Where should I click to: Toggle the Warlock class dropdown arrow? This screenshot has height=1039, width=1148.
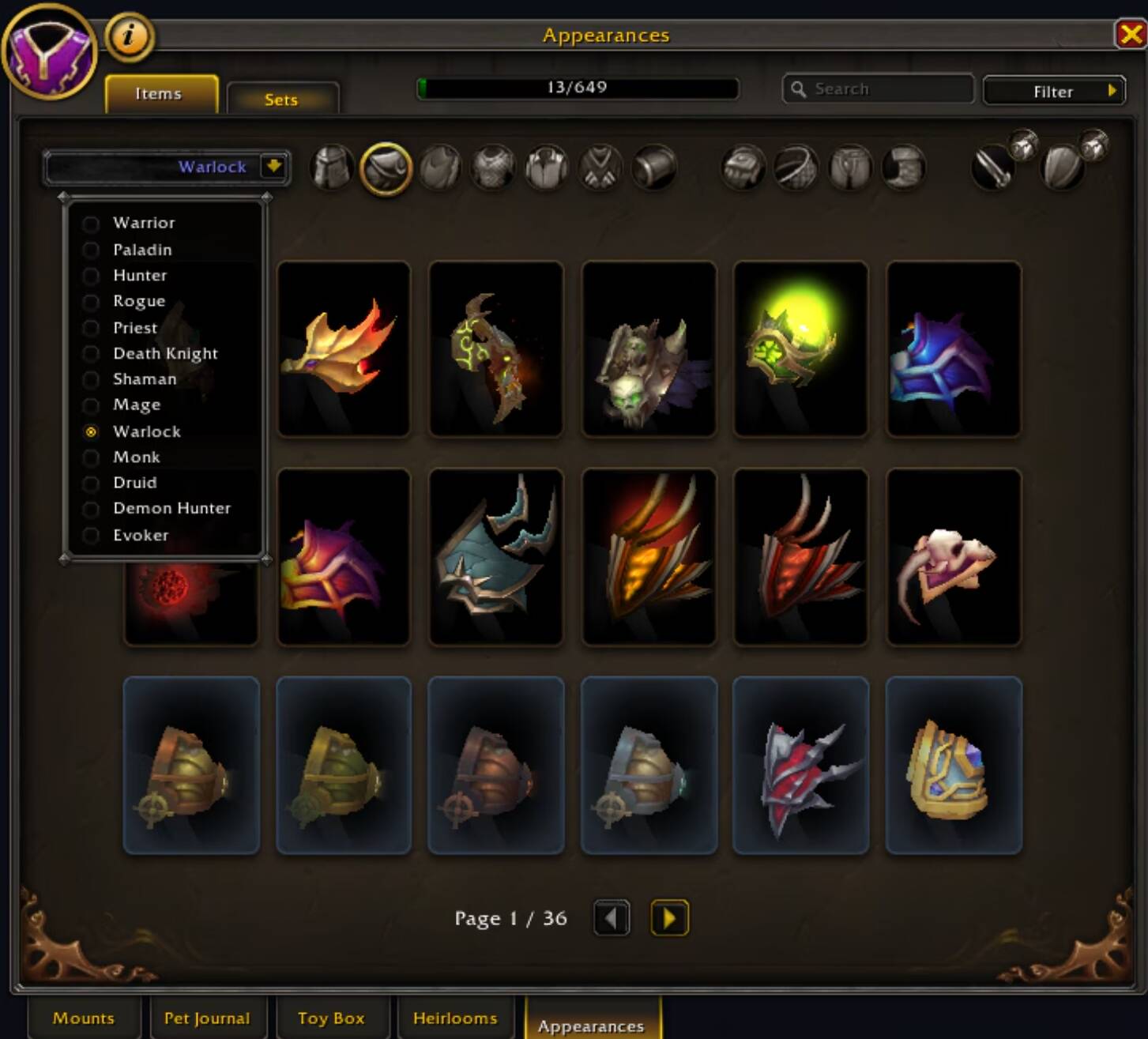273,167
